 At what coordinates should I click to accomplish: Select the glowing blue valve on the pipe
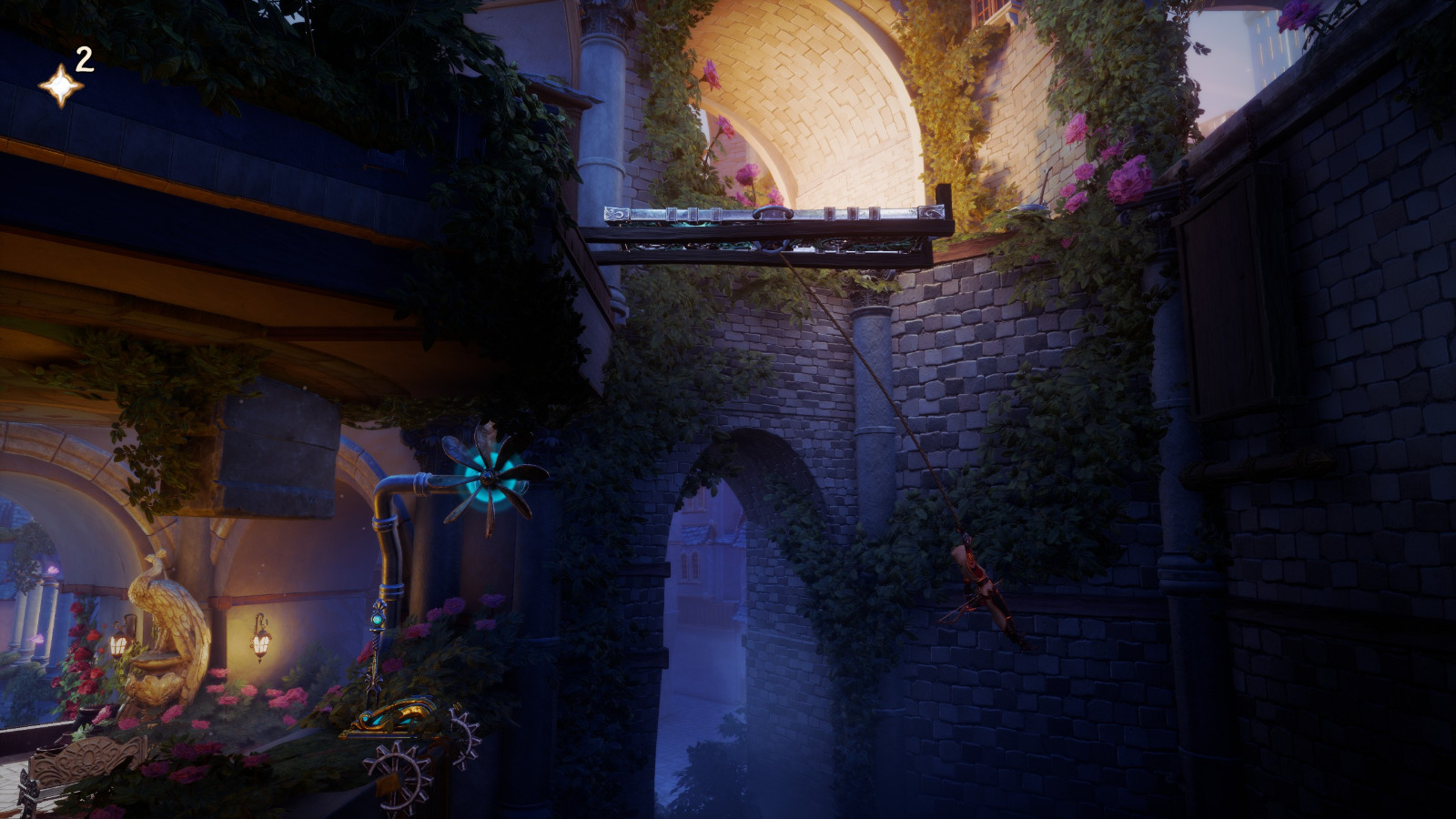(x=378, y=621)
